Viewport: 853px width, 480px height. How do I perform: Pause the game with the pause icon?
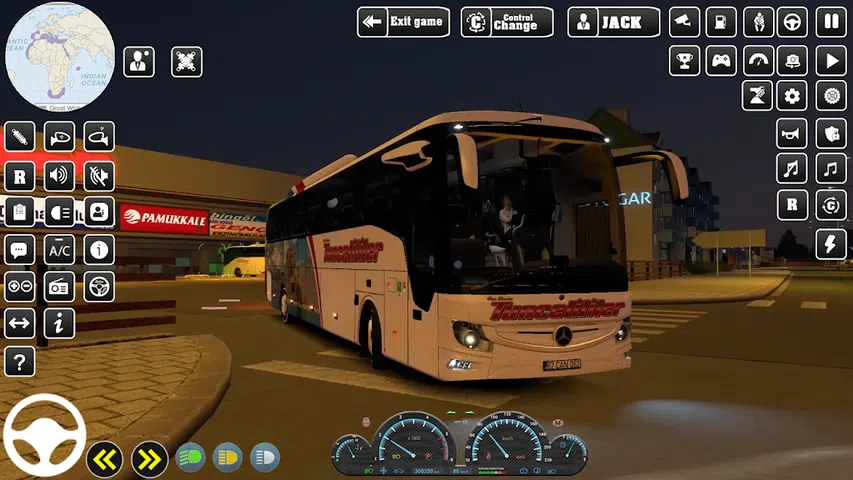coord(831,22)
